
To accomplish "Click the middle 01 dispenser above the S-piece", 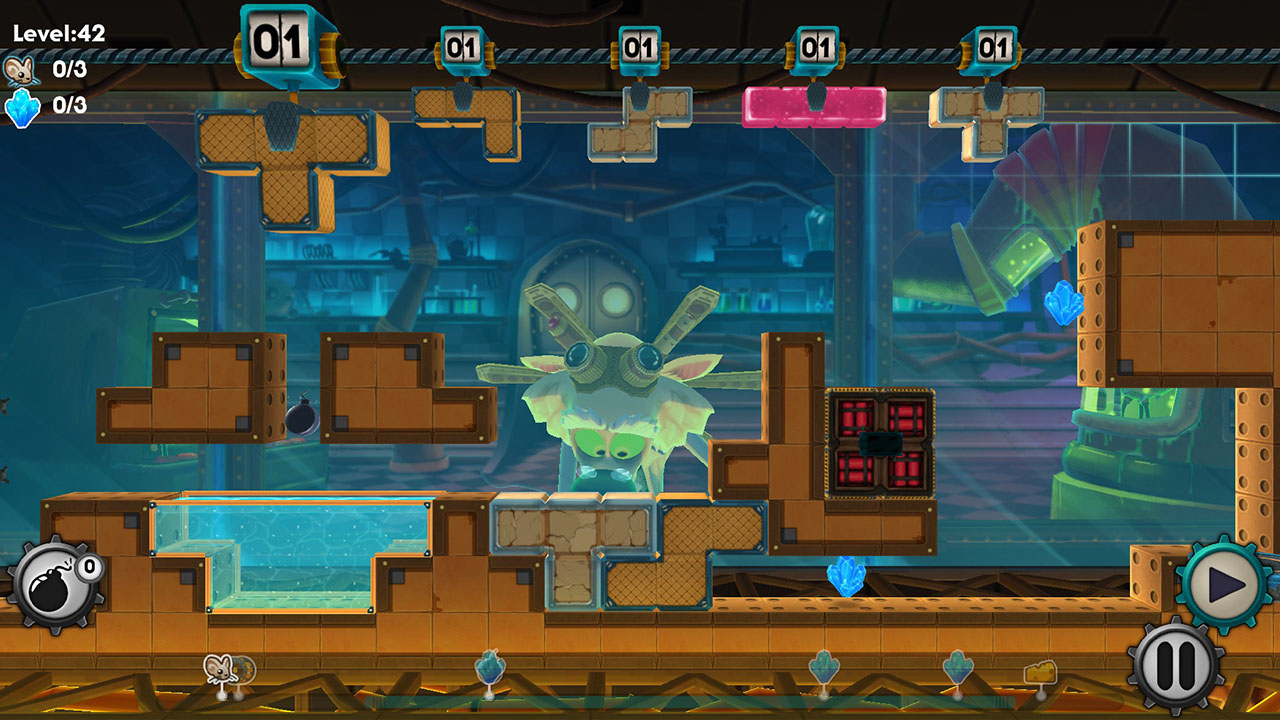I will (x=638, y=45).
